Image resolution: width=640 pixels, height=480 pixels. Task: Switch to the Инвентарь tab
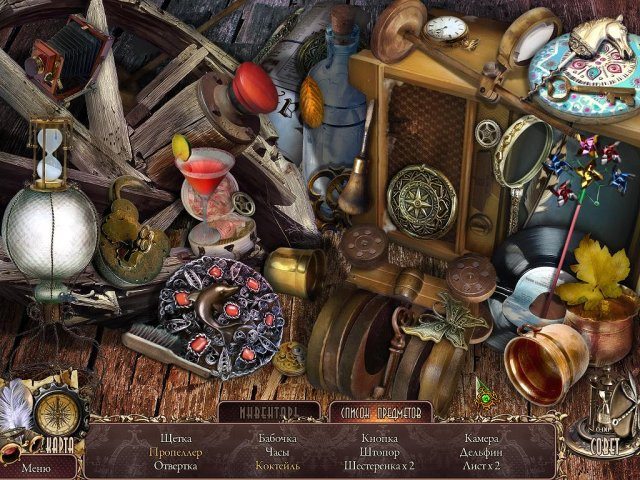tap(268, 412)
